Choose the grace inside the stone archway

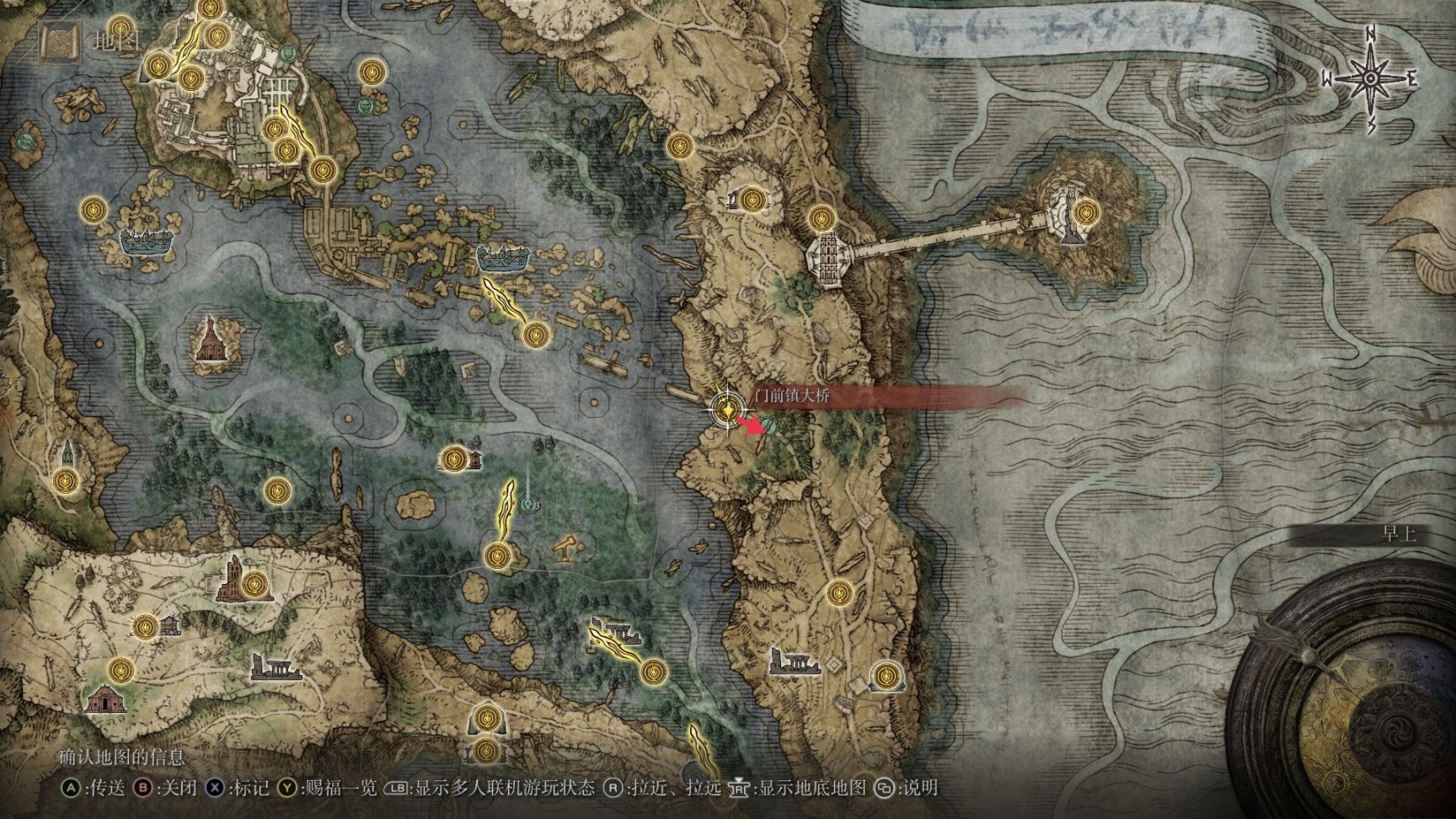[884, 675]
